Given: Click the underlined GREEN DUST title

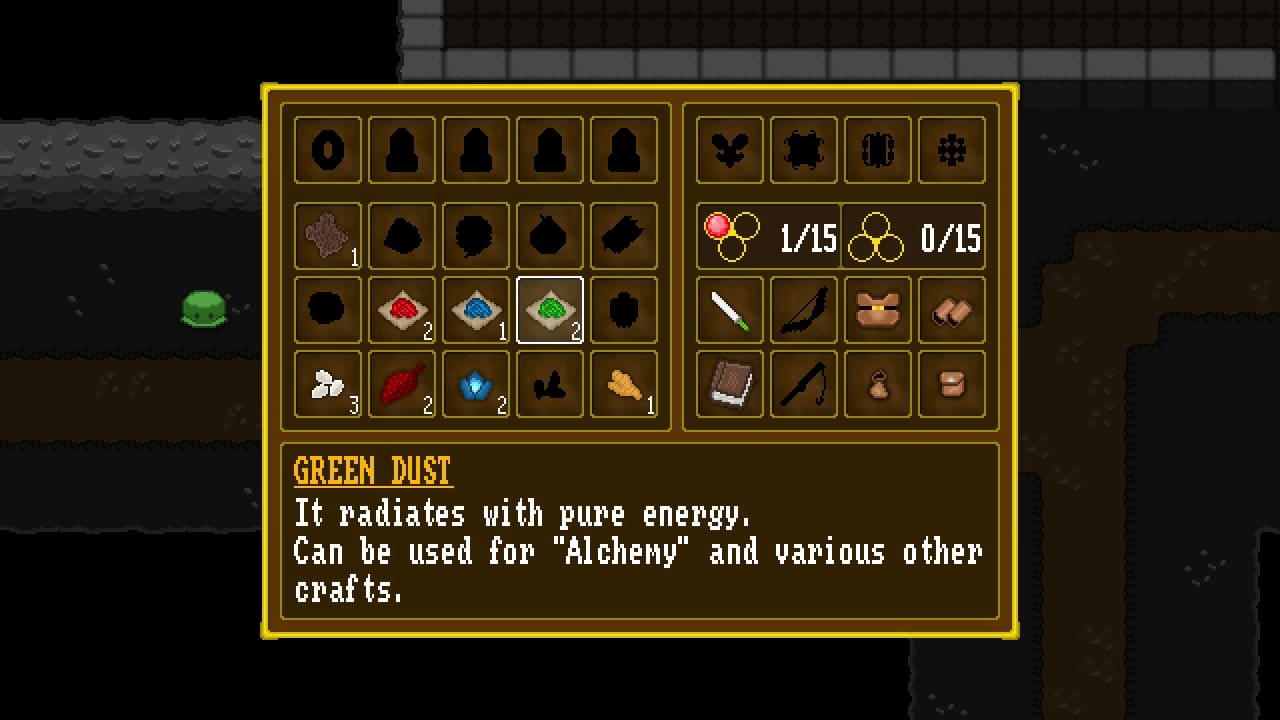Looking at the screenshot, I should (x=372, y=471).
